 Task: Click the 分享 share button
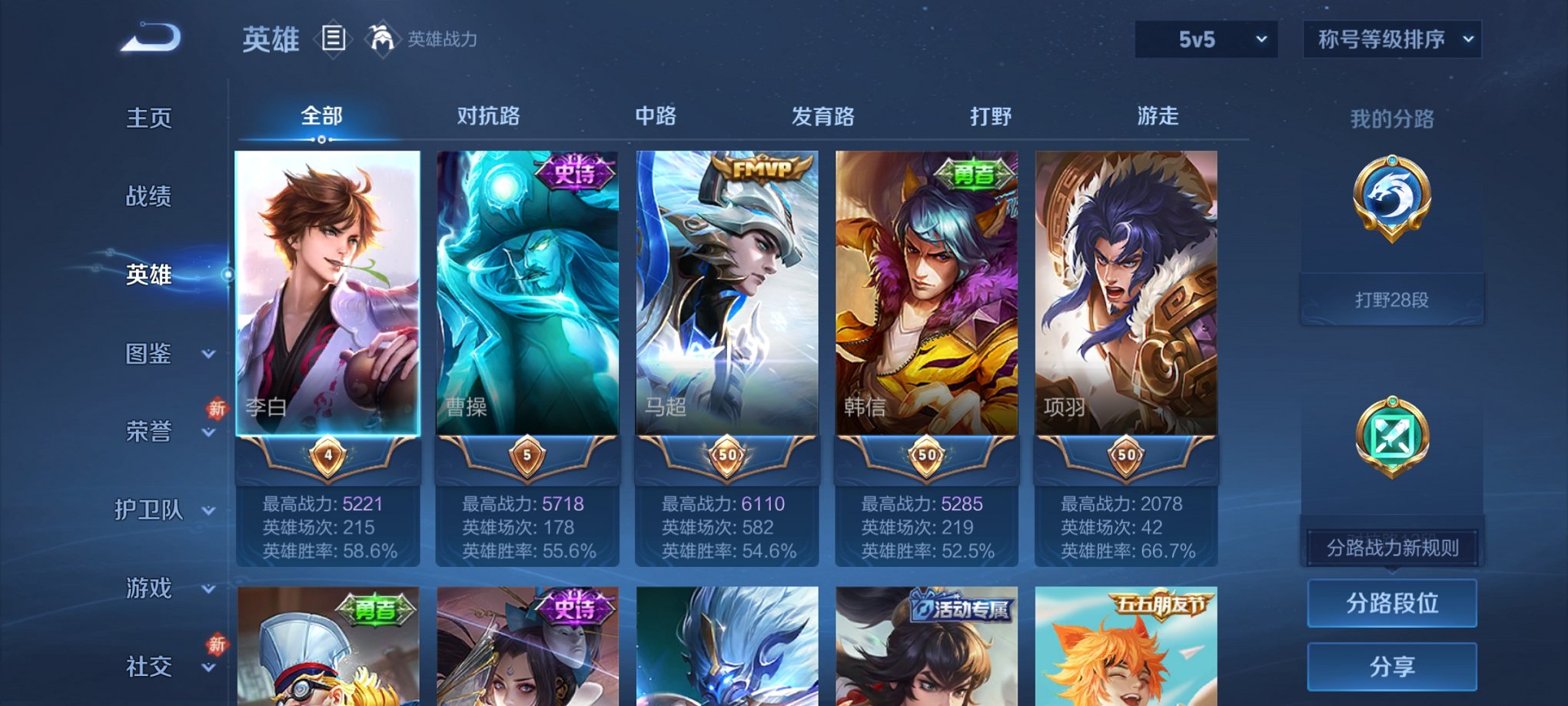click(x=1392, y=666)
